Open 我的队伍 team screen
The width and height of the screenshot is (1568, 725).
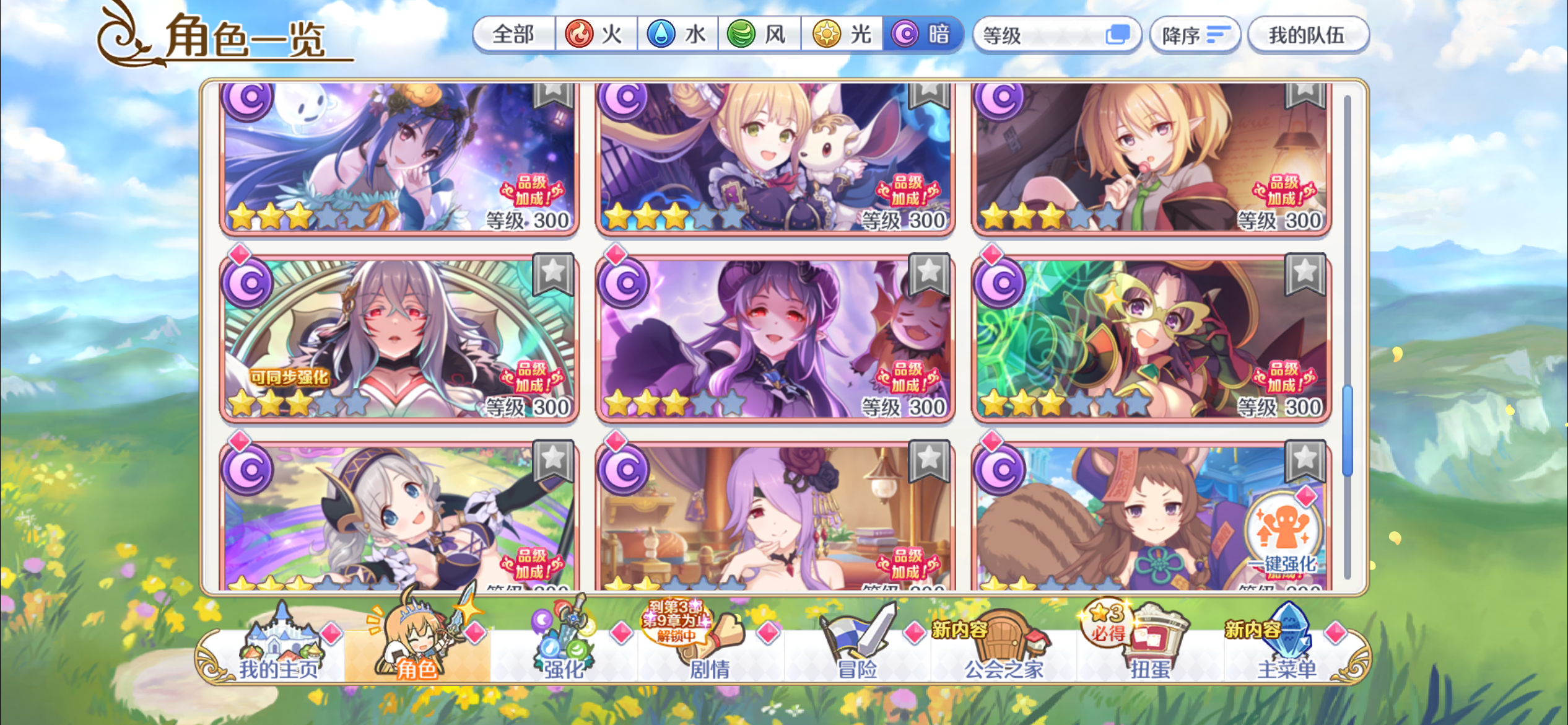click(1308, 34)
